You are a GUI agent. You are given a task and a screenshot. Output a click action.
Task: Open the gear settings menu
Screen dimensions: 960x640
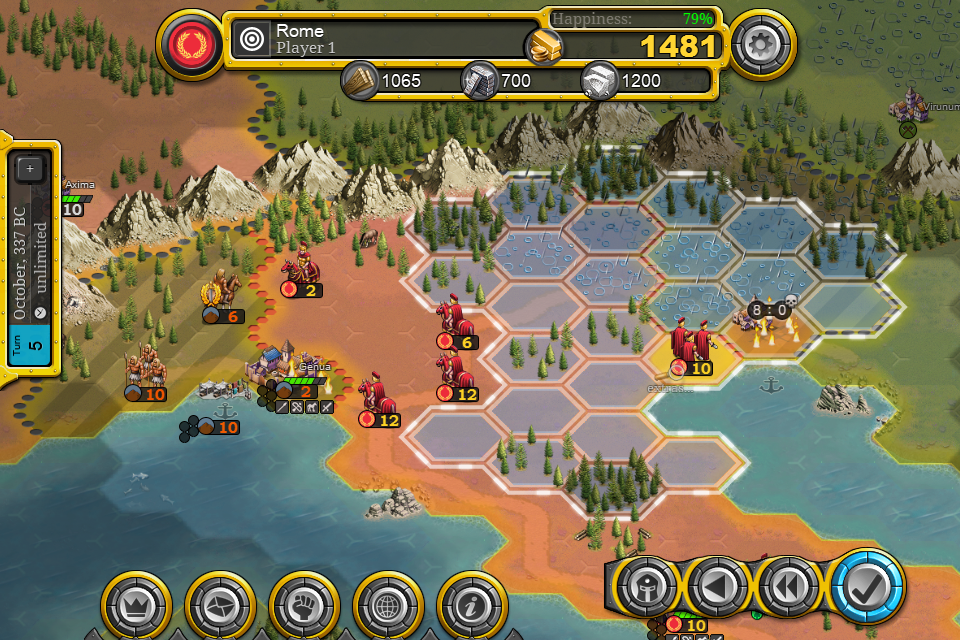[x=762, y=45]
